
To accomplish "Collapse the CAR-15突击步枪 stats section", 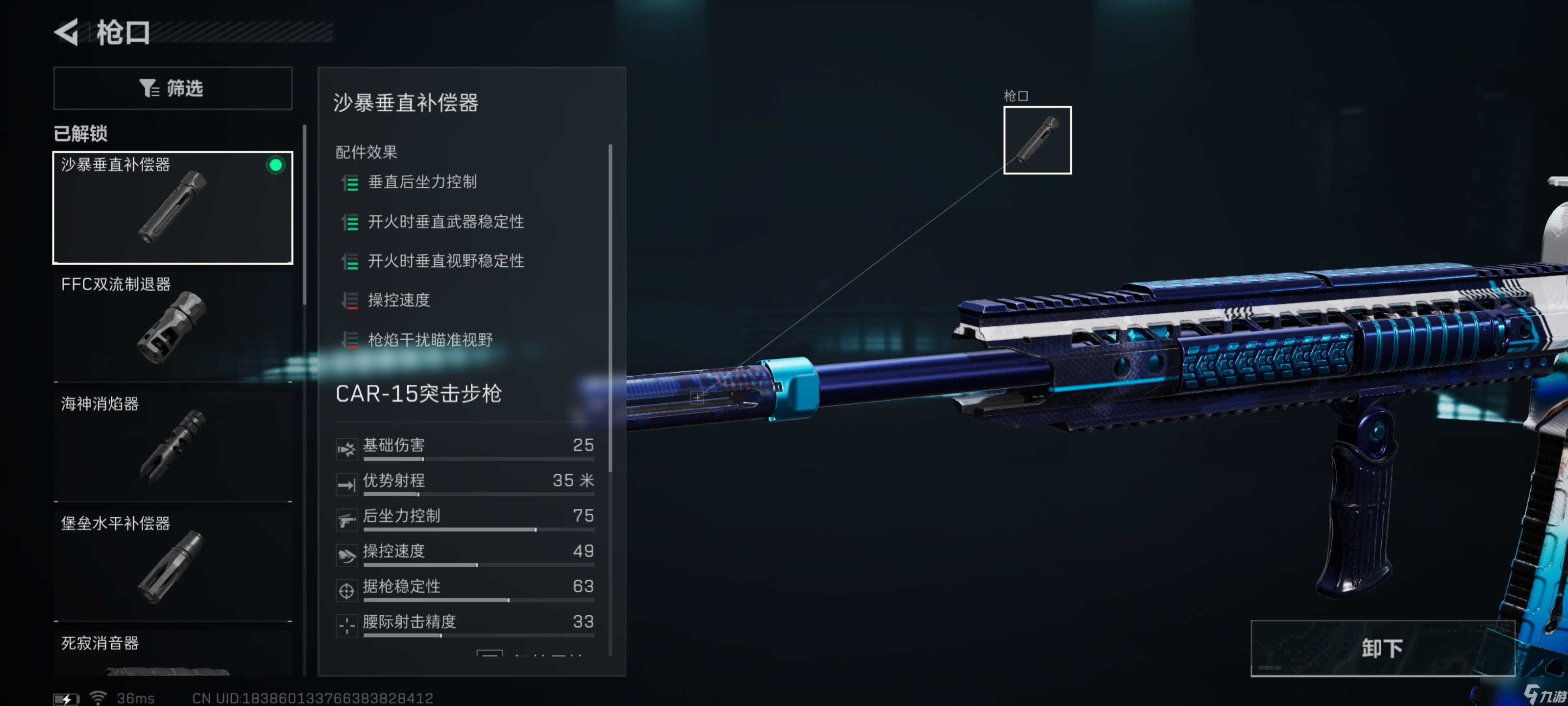I will (x=419, y=394).
